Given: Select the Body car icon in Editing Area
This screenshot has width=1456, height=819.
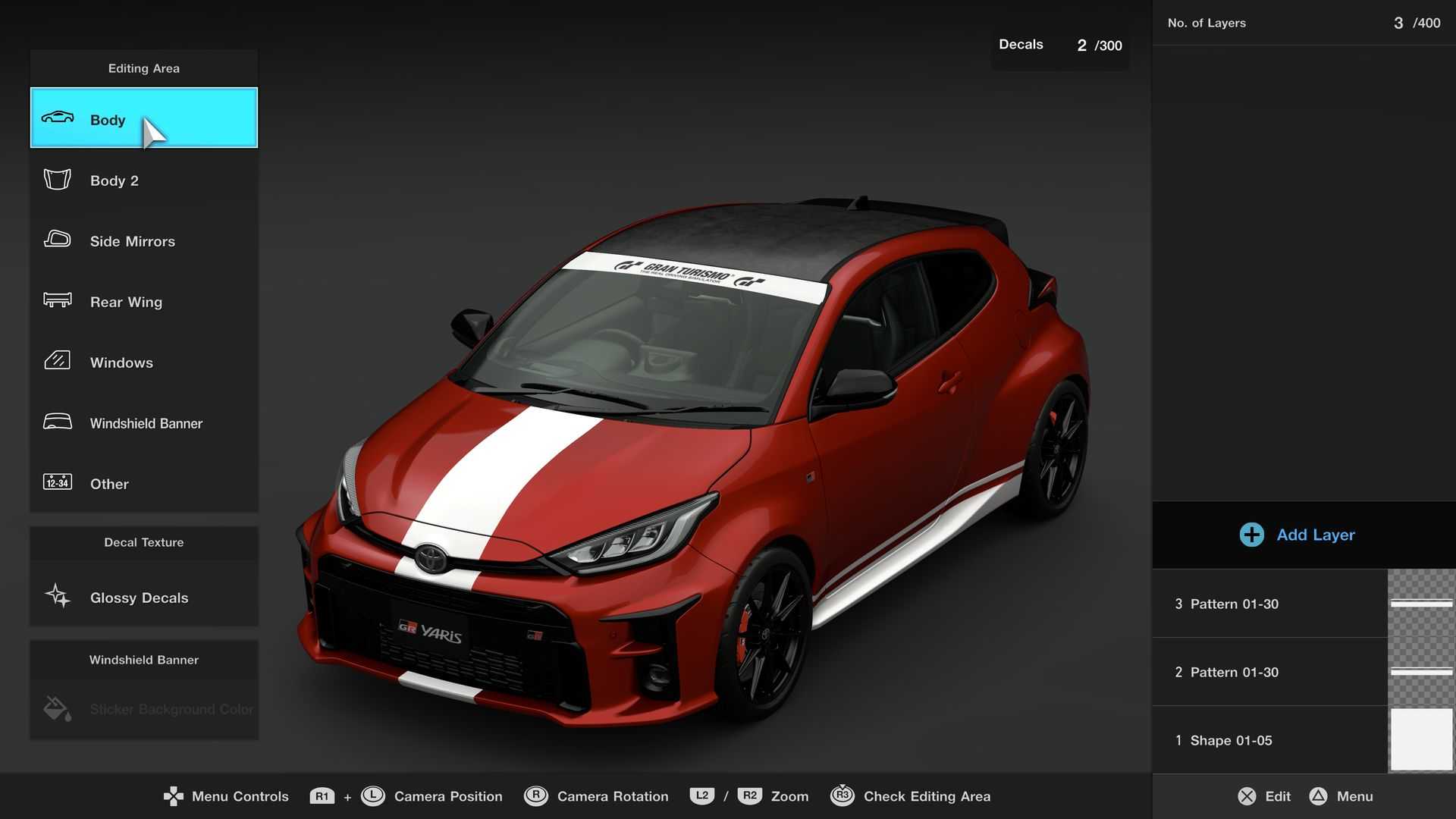Looking at the screenshot, I should (58, 118).
